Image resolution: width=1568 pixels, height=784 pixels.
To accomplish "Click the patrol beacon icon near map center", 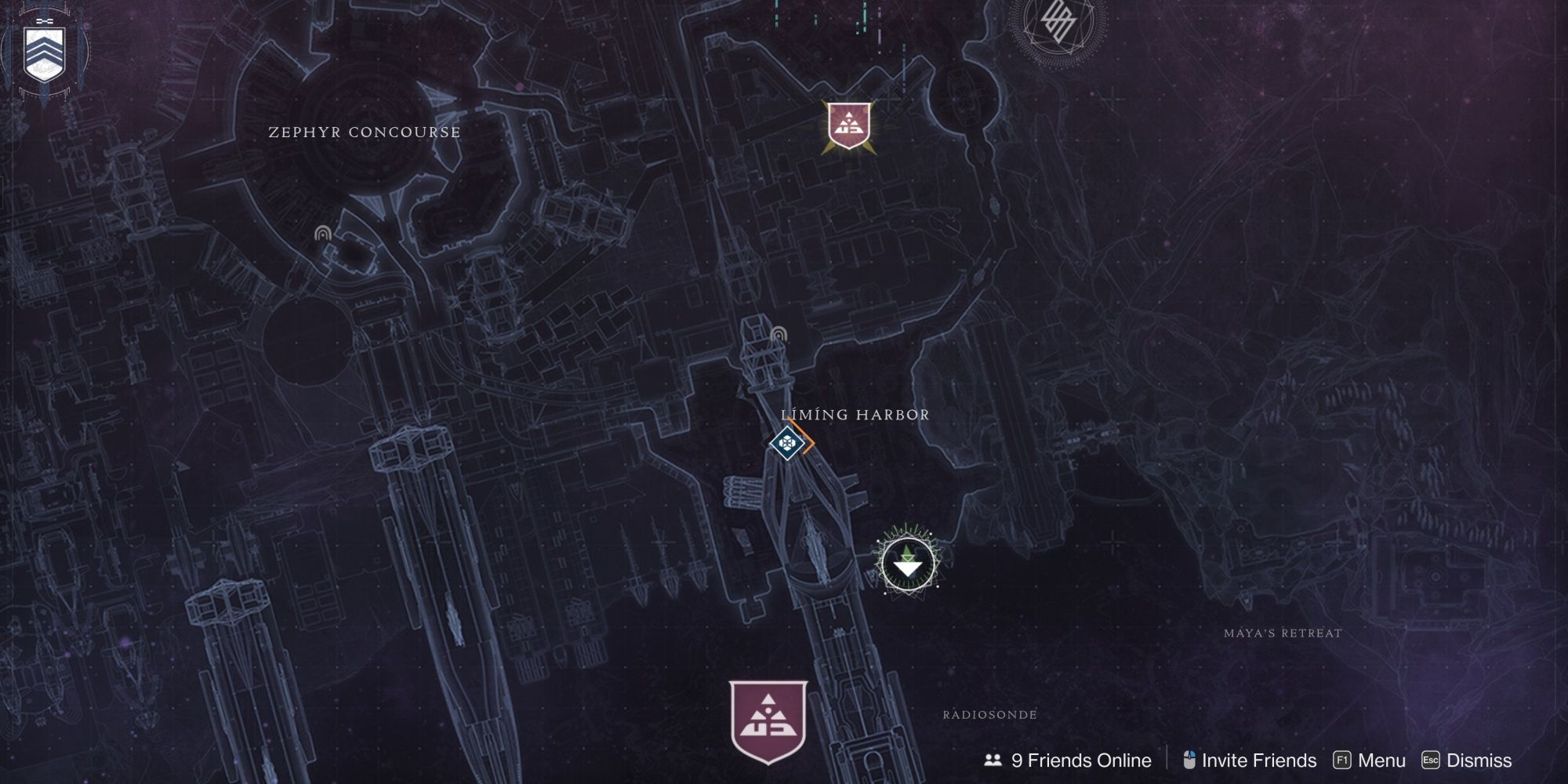I will (778, 334).
